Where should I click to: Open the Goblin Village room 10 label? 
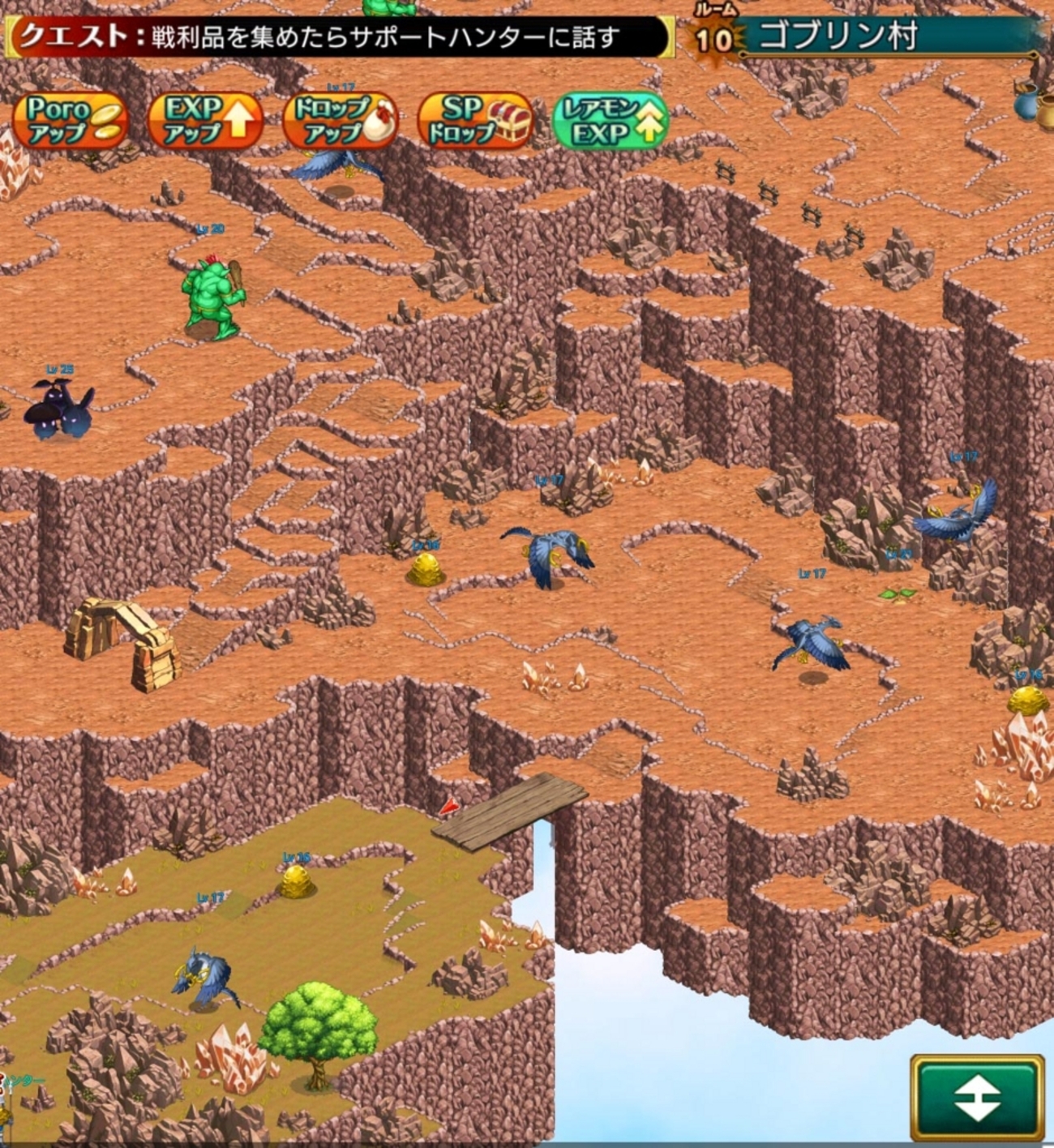[863, 37]
